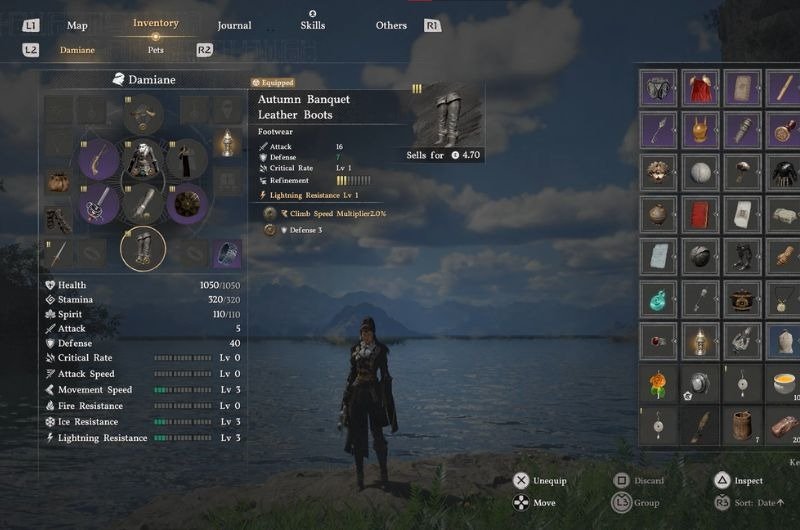
Task: Choose the red book inventory item
Action: [700, 213]
